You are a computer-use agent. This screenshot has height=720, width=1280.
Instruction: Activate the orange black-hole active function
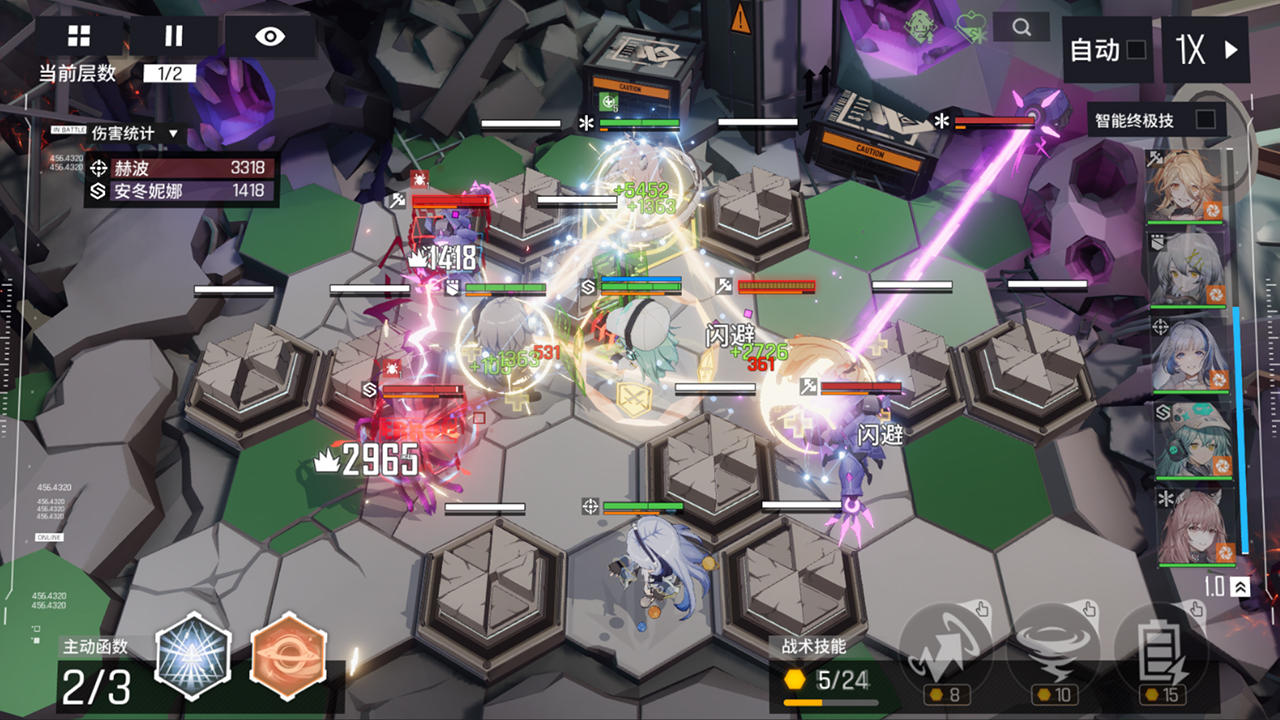click(288, 655)
